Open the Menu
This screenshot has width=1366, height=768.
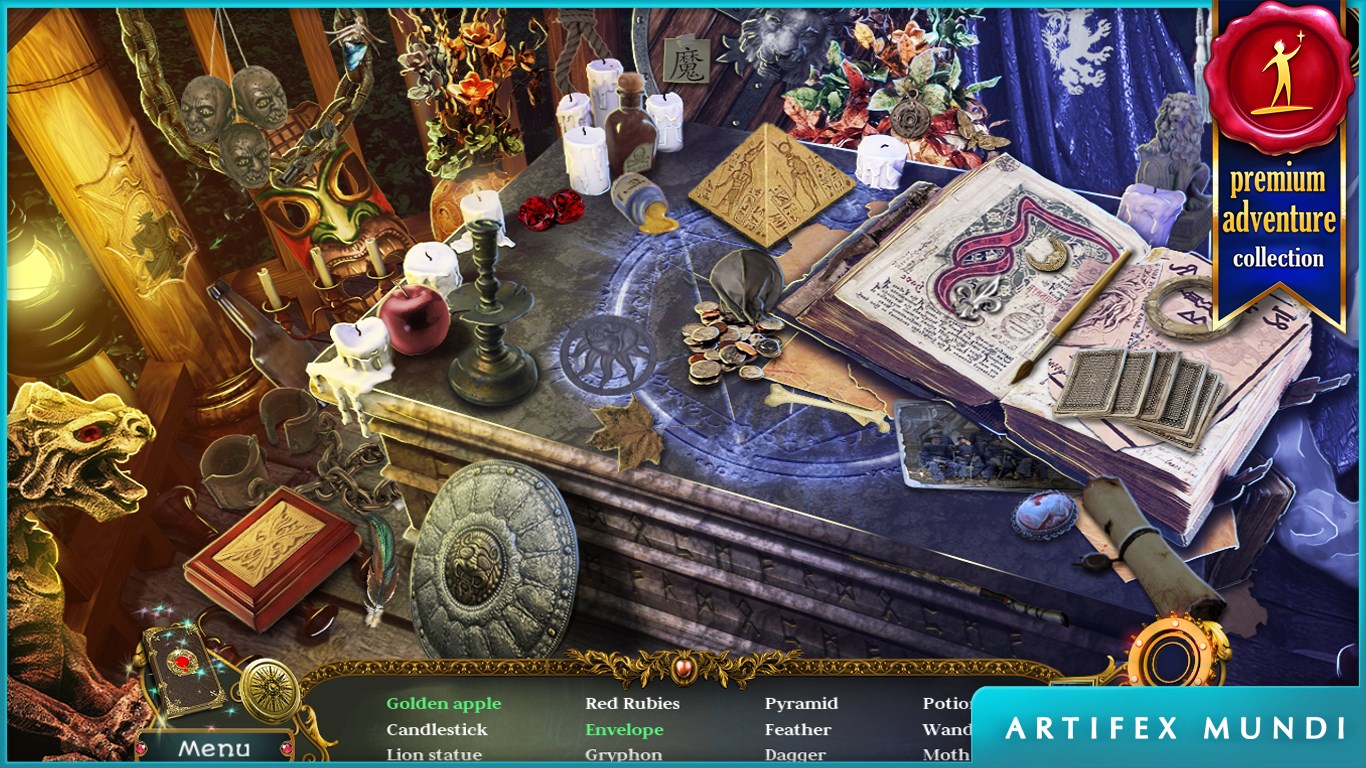pos(215,745)
